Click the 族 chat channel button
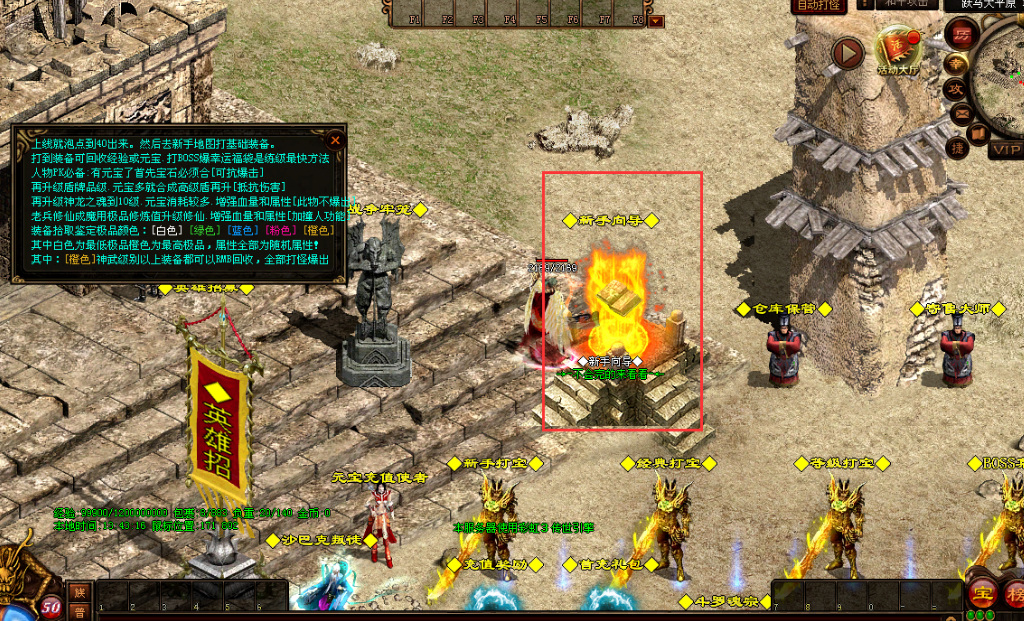 [79, 592]
